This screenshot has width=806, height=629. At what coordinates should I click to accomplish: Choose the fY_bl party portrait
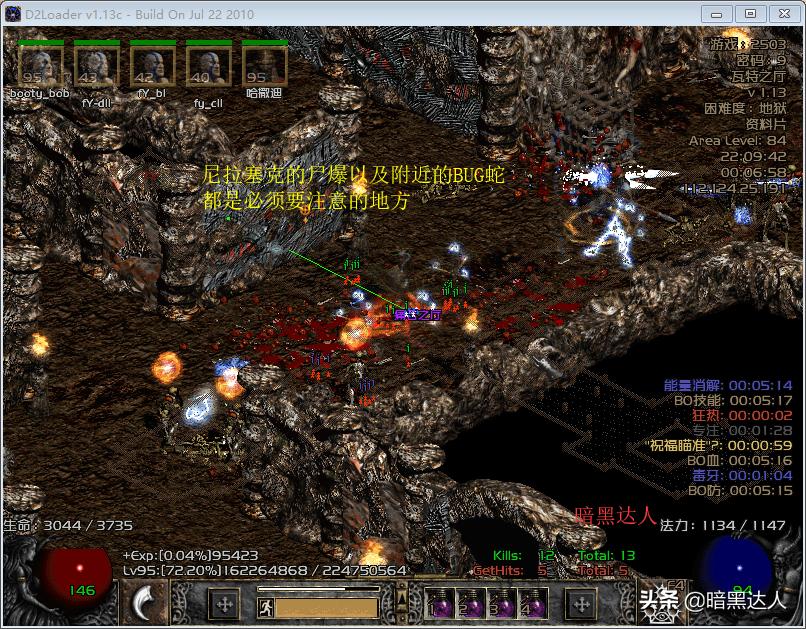153,65
